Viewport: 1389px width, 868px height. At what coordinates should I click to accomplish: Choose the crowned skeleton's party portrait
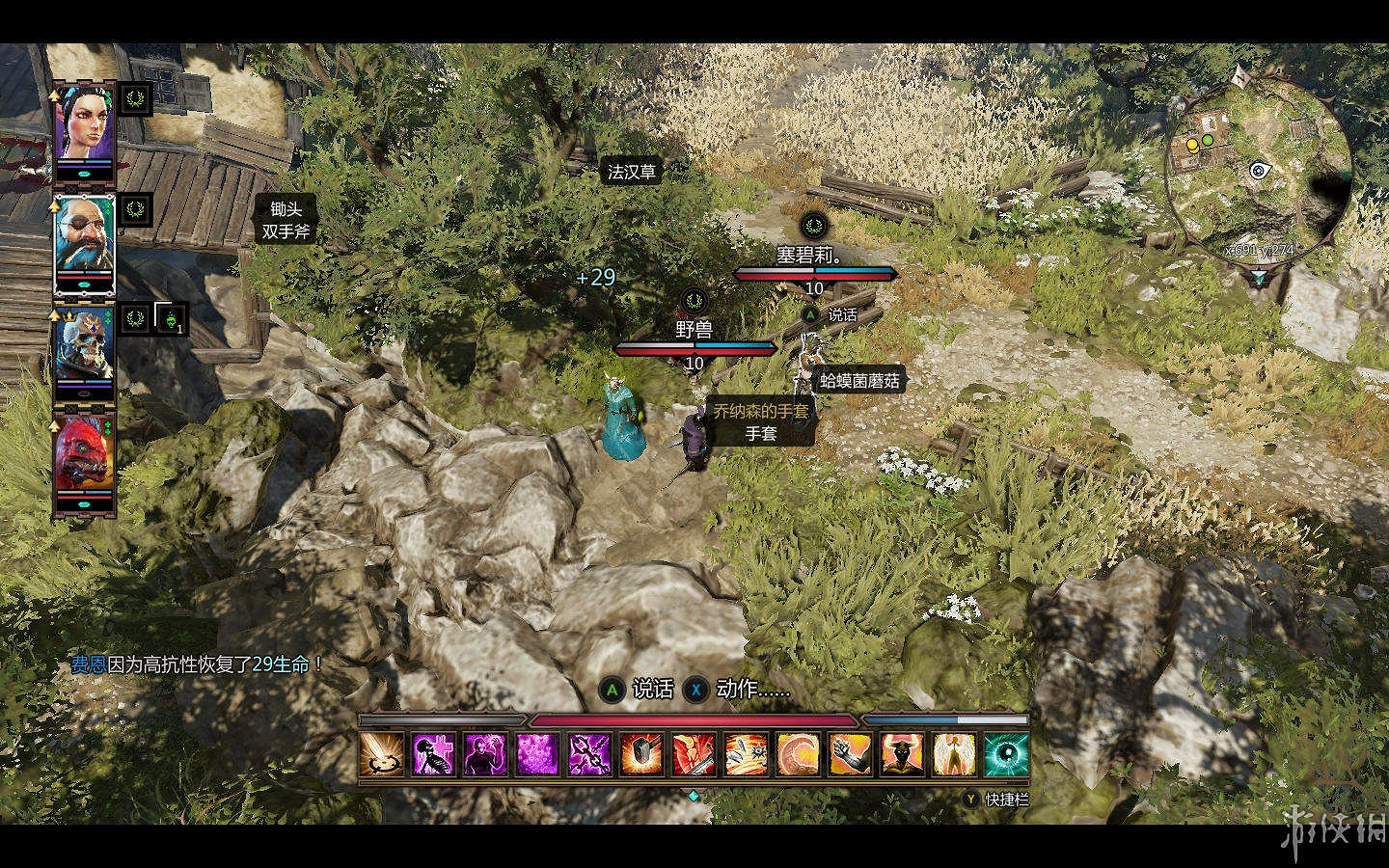click(83, 349)
